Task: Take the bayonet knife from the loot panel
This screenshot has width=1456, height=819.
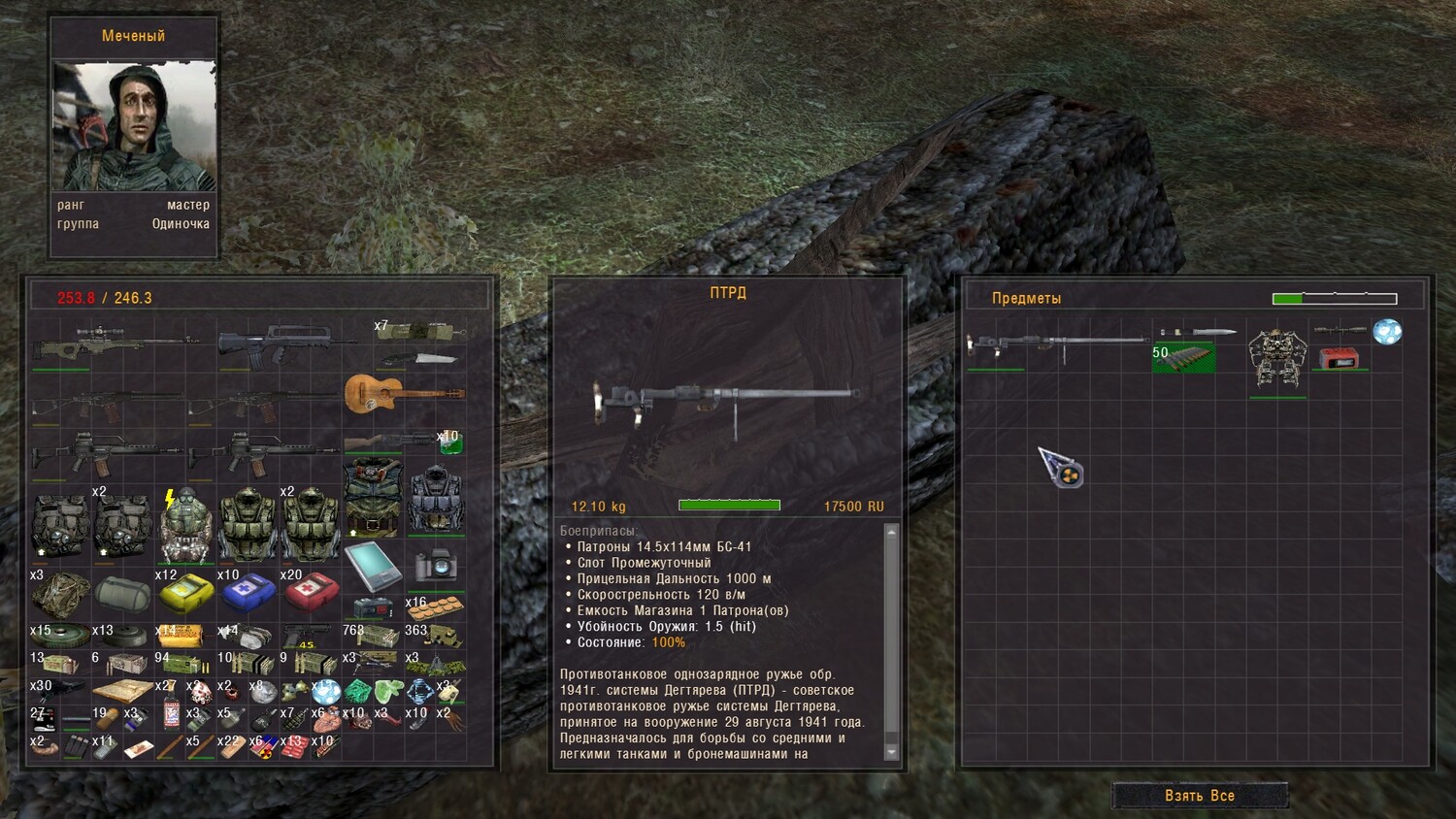Action: [x=1198, y=332]
